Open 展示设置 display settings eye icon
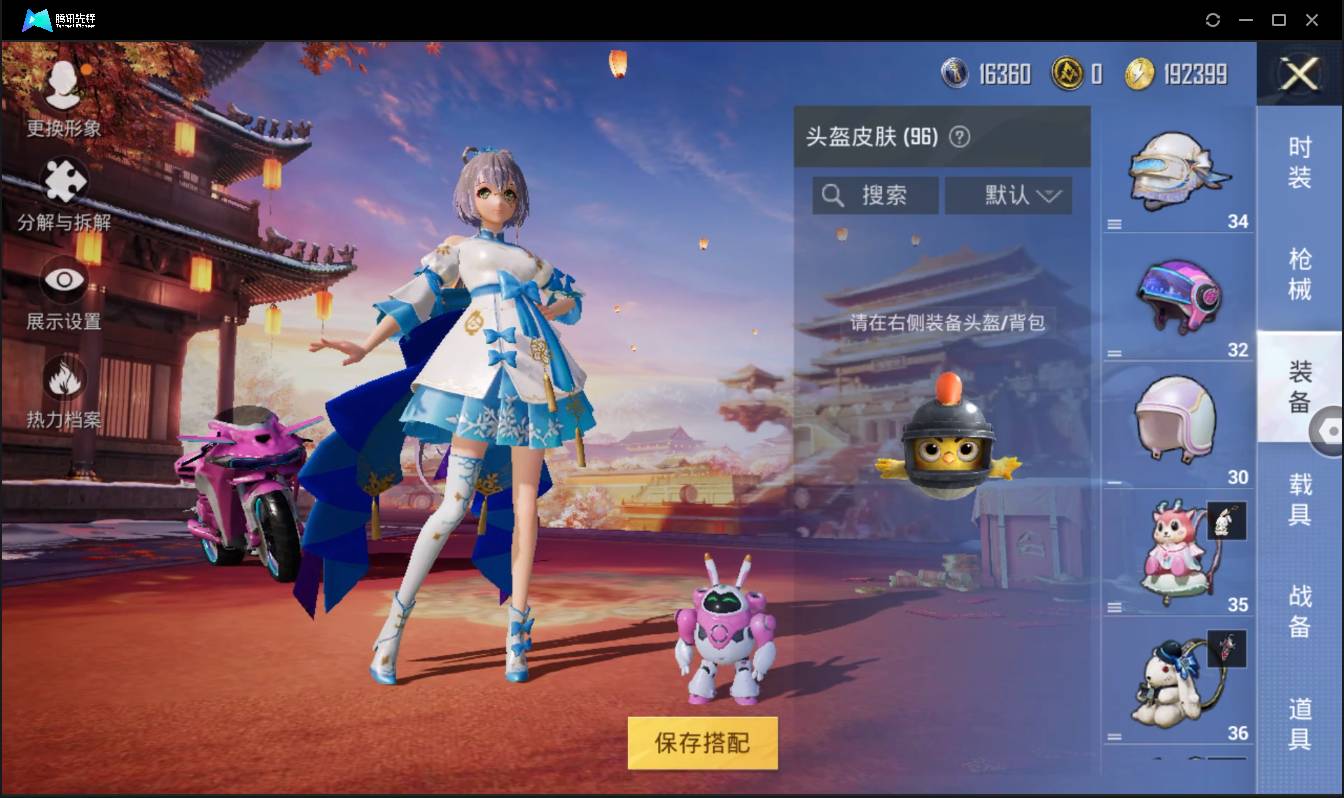The height and width of the screenshot is (798, 1344). 62,281
